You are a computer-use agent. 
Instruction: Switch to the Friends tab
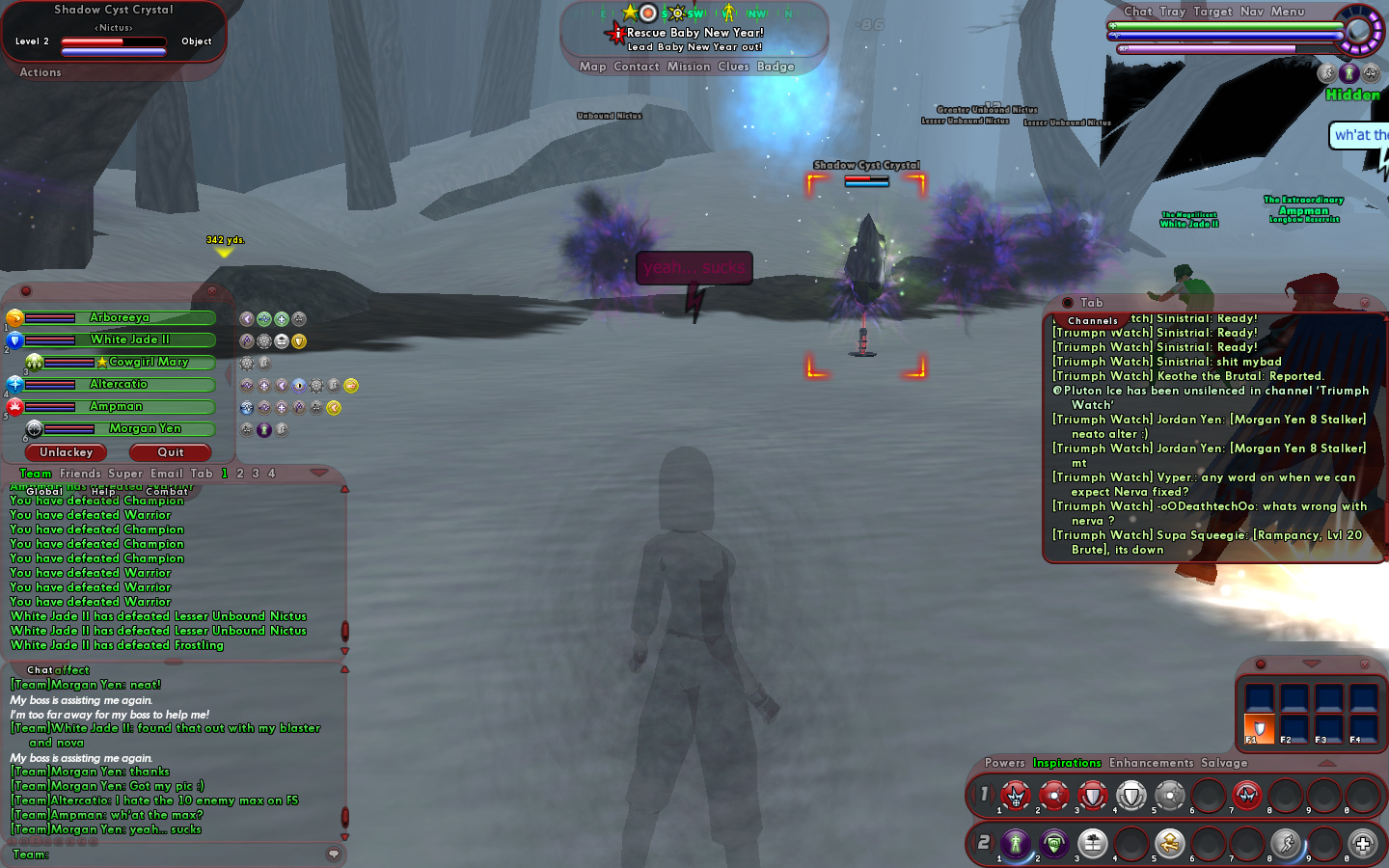[80, 474]
